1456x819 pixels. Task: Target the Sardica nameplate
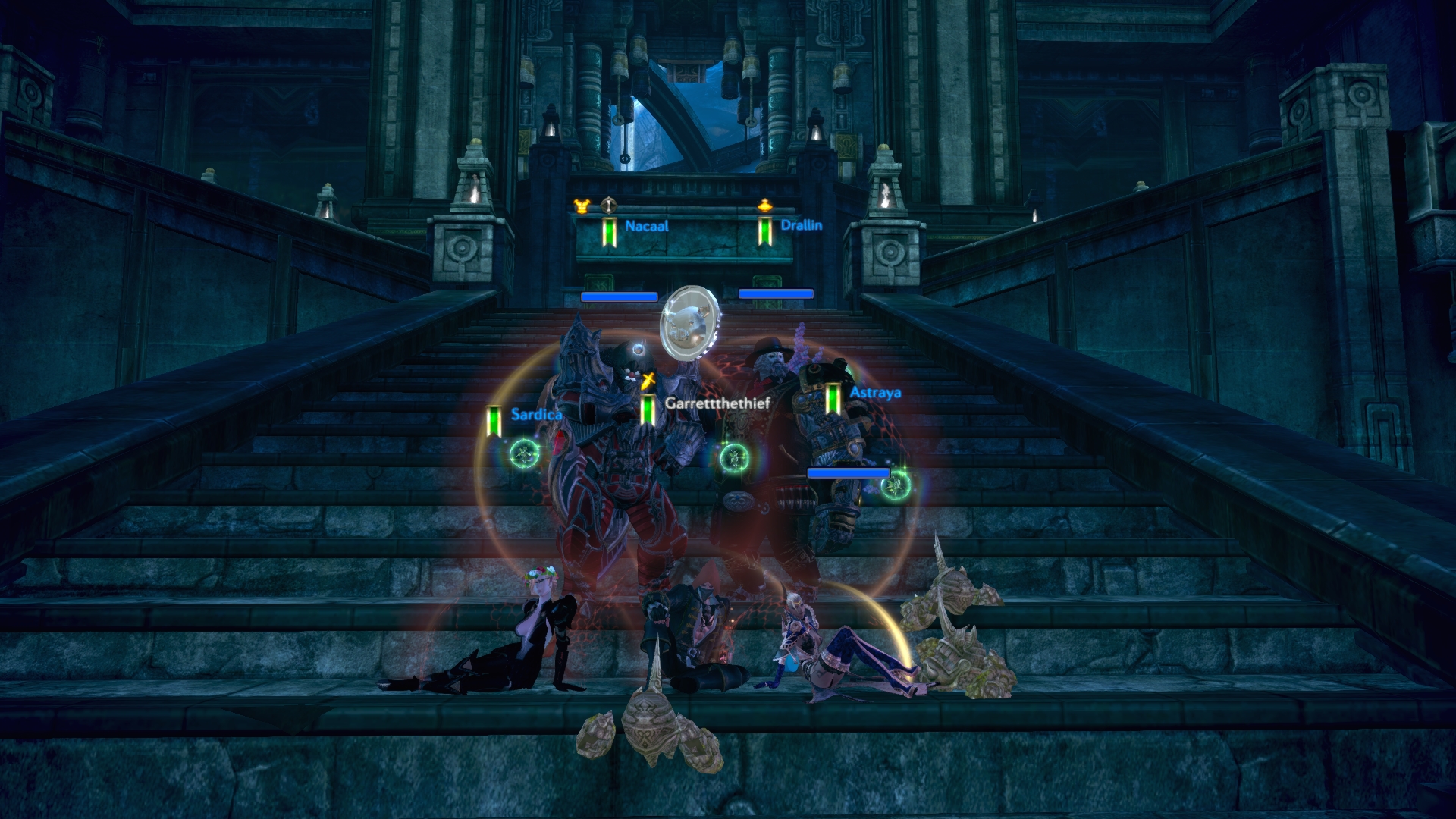pyautogui.click(x=536, y=414)
